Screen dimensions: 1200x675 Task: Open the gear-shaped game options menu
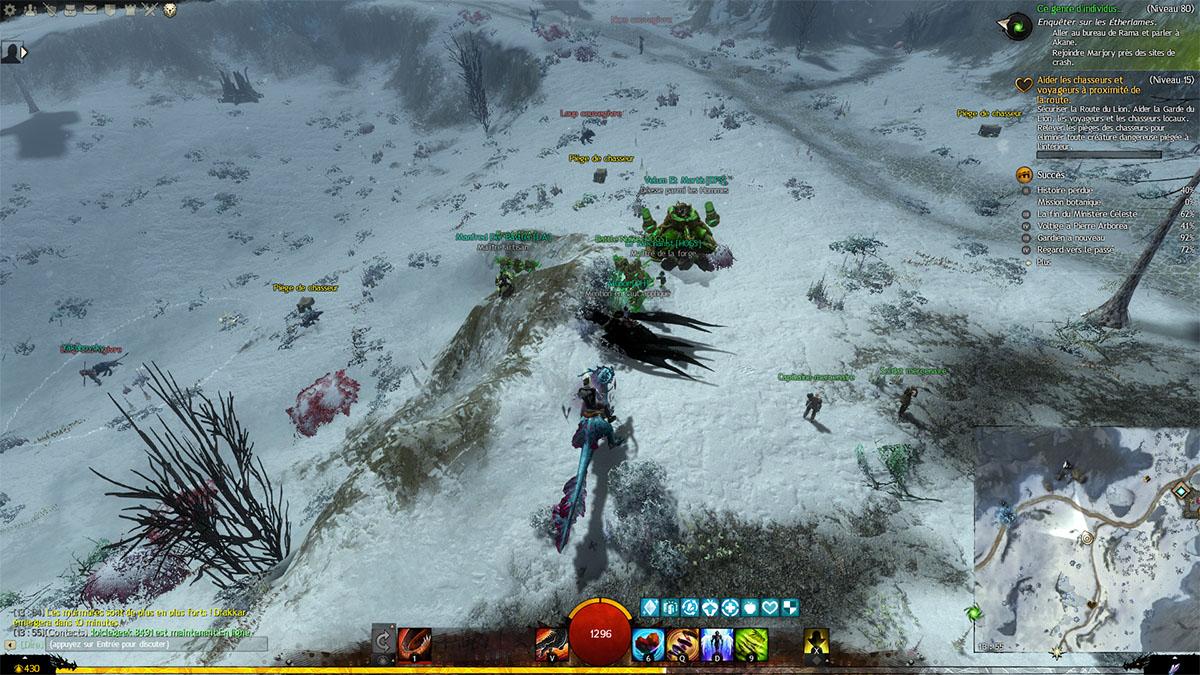click(x=9, y=10)
